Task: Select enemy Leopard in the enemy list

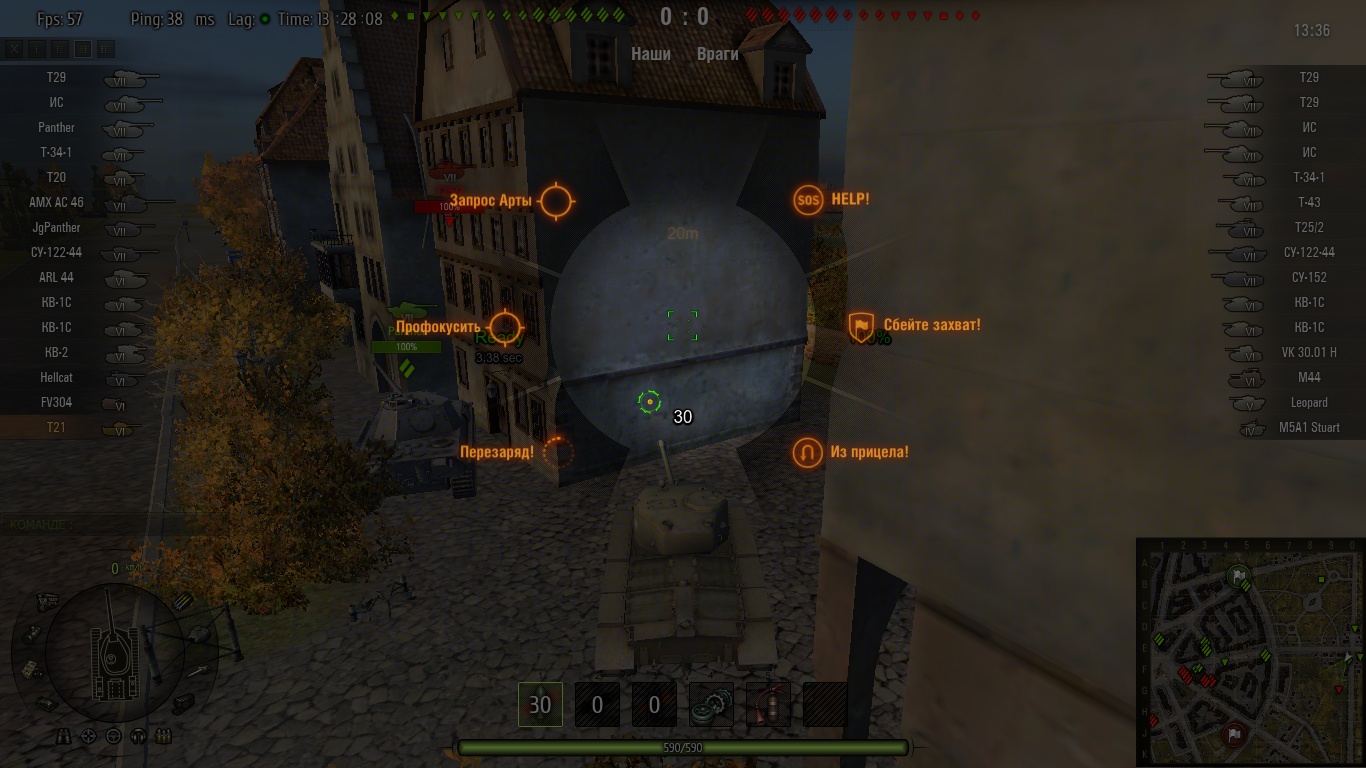Action: 1309,402
